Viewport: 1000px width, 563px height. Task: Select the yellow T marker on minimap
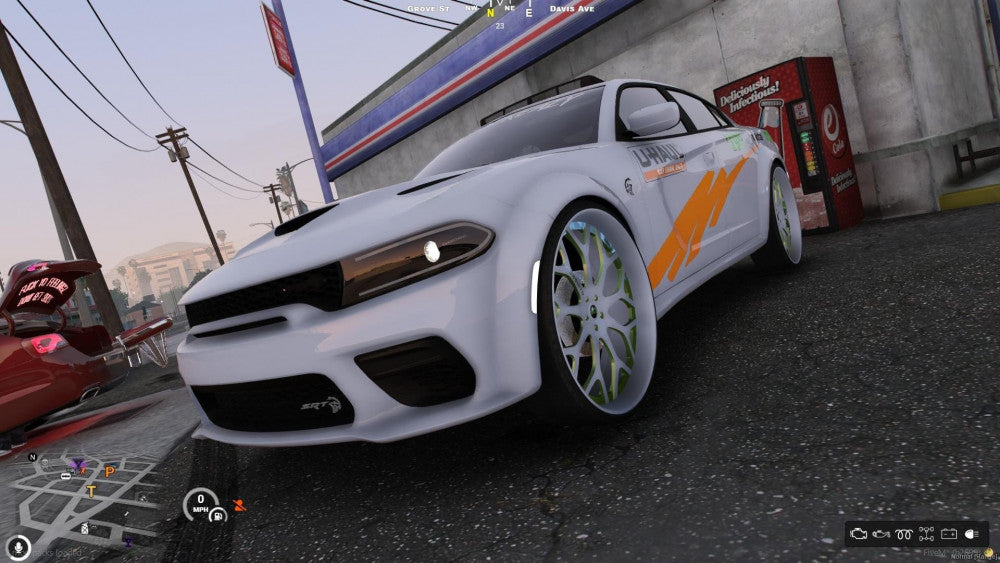point(91,491)
